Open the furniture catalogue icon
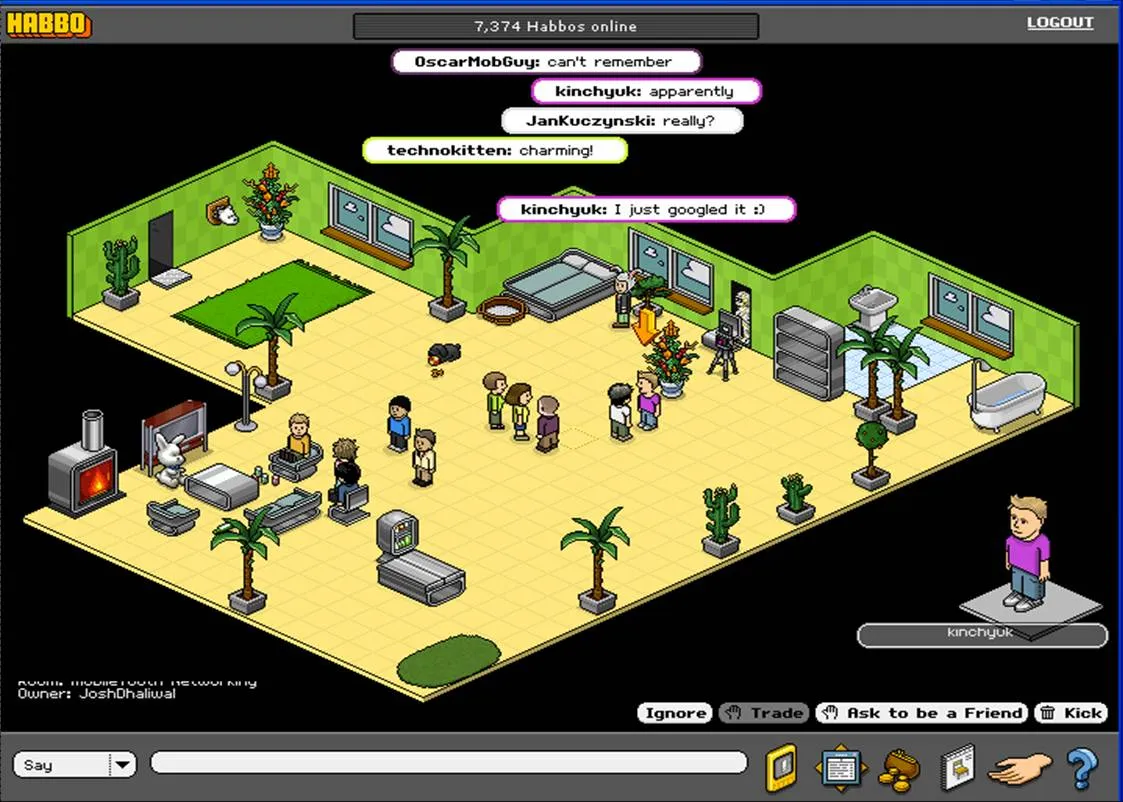This screenshot has width=1123, height=802. coord(956,768)
